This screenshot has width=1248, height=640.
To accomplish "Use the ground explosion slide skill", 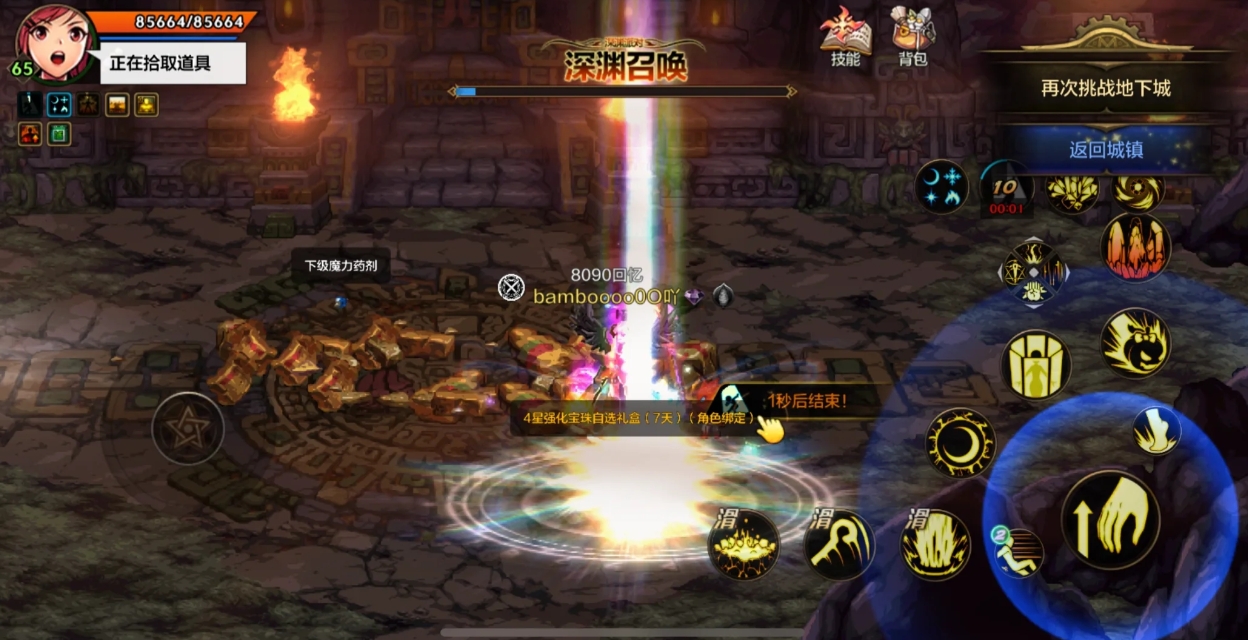I will tap(743, 545).
